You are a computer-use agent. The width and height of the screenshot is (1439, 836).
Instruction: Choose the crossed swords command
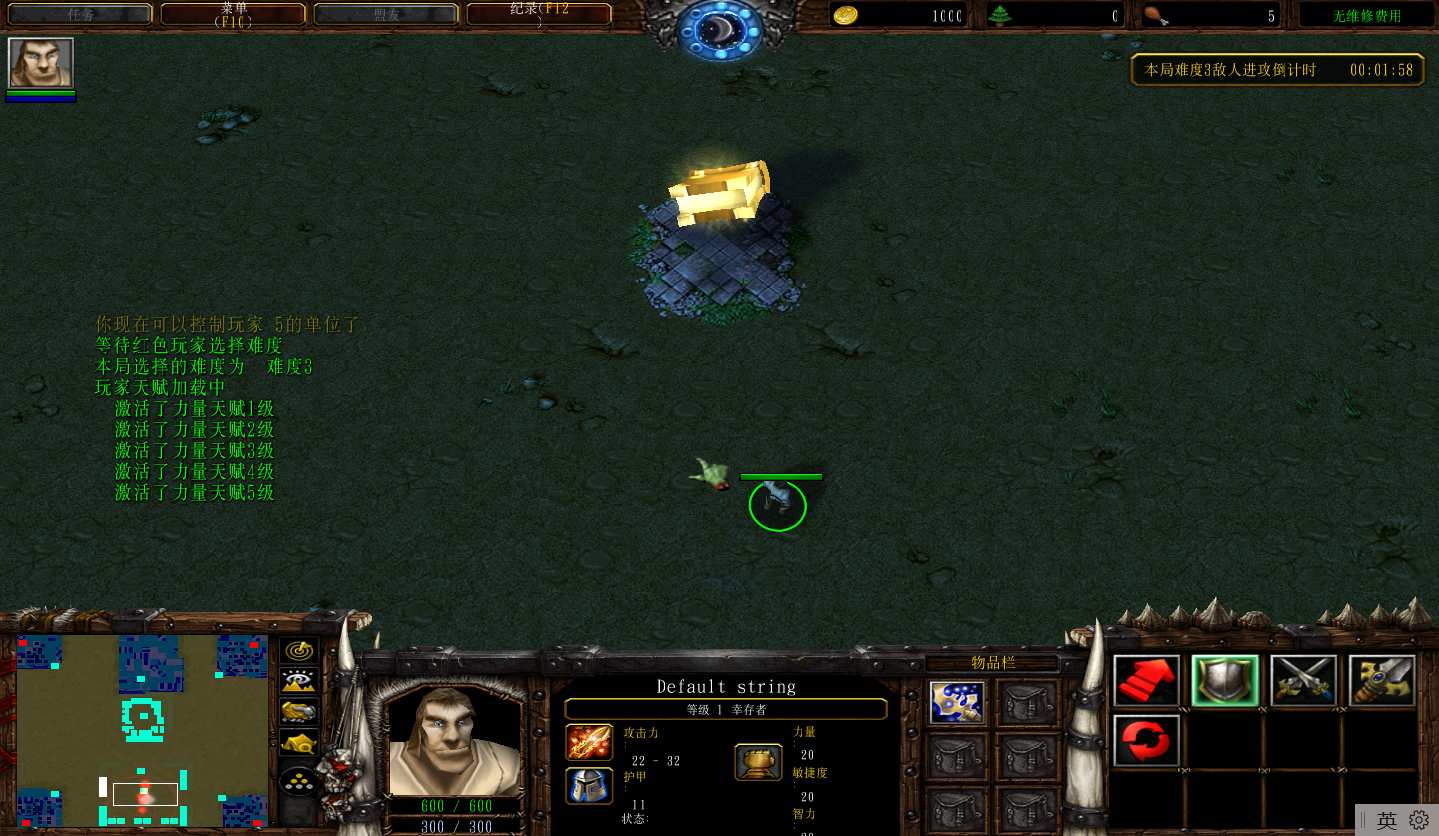coord(1303,681)
